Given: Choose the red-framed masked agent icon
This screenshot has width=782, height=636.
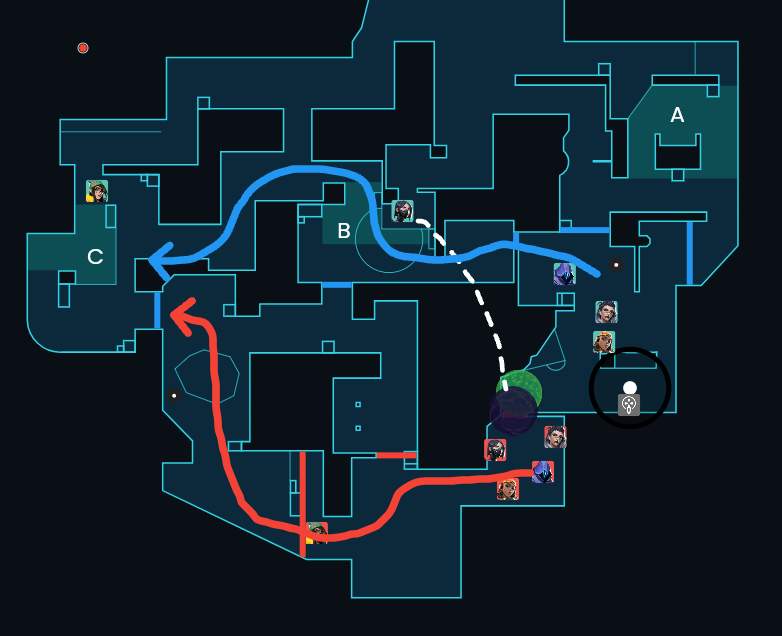Looking at the screenshot, I should point(495,450).
